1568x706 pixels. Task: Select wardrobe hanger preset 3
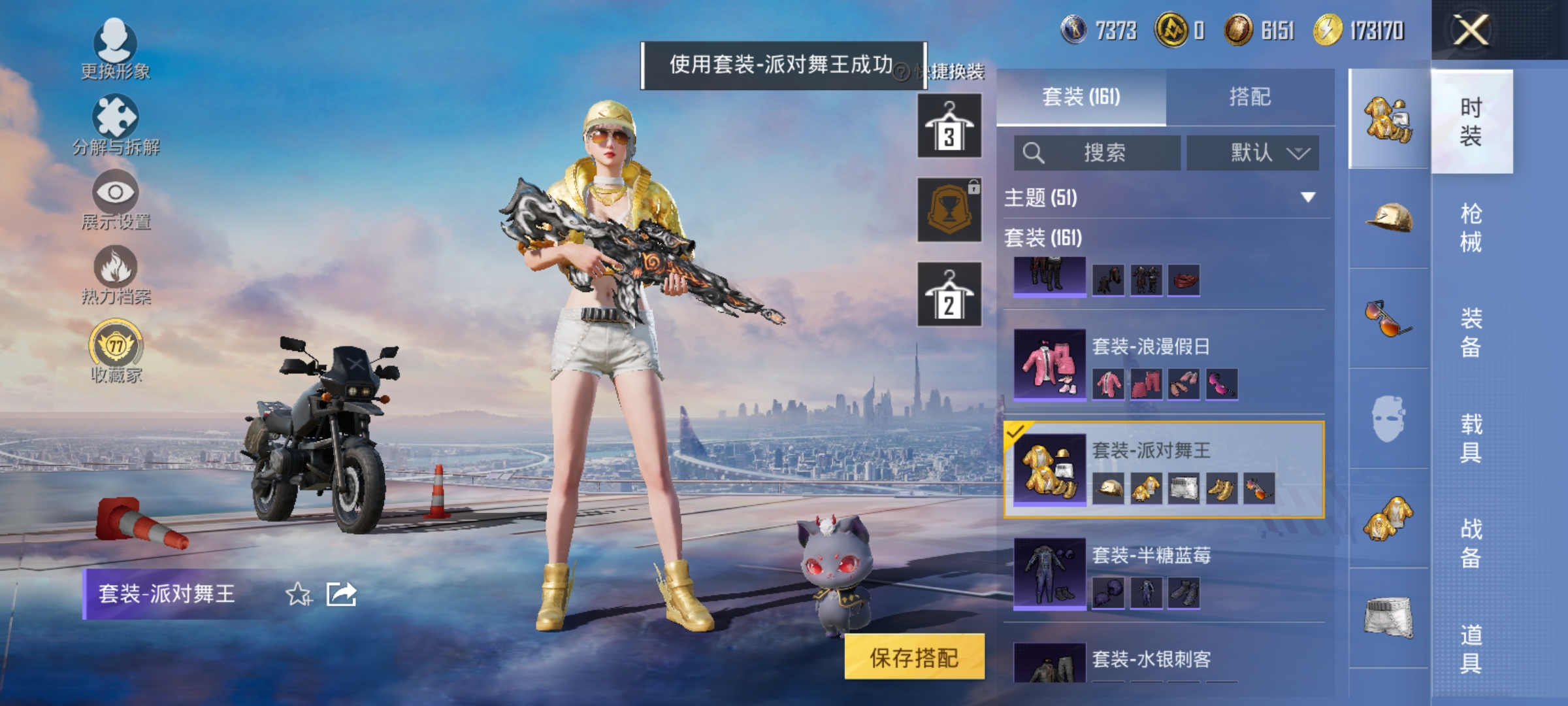949,124
